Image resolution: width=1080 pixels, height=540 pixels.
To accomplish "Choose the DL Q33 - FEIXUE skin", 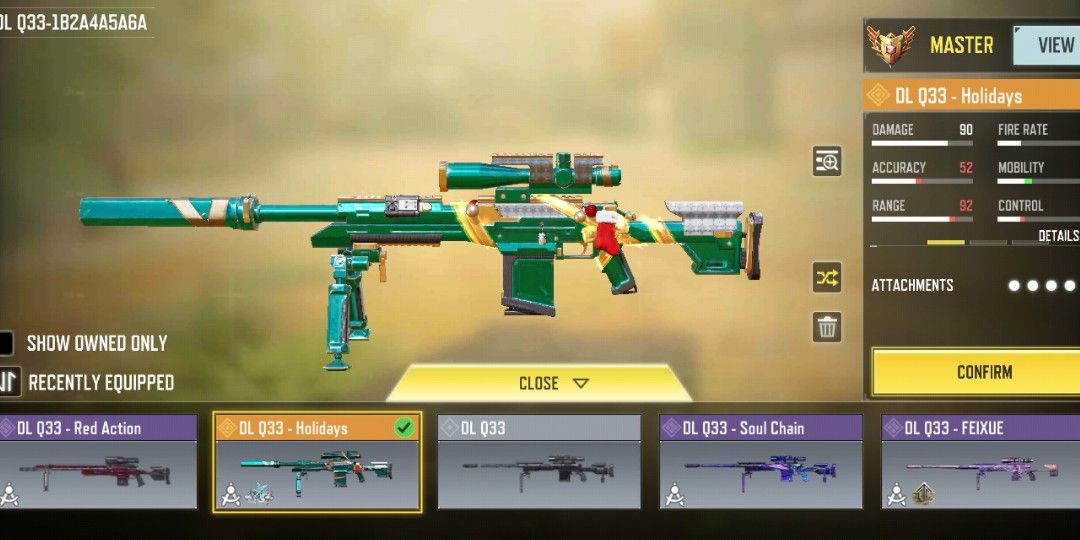I will coord(980,461).
